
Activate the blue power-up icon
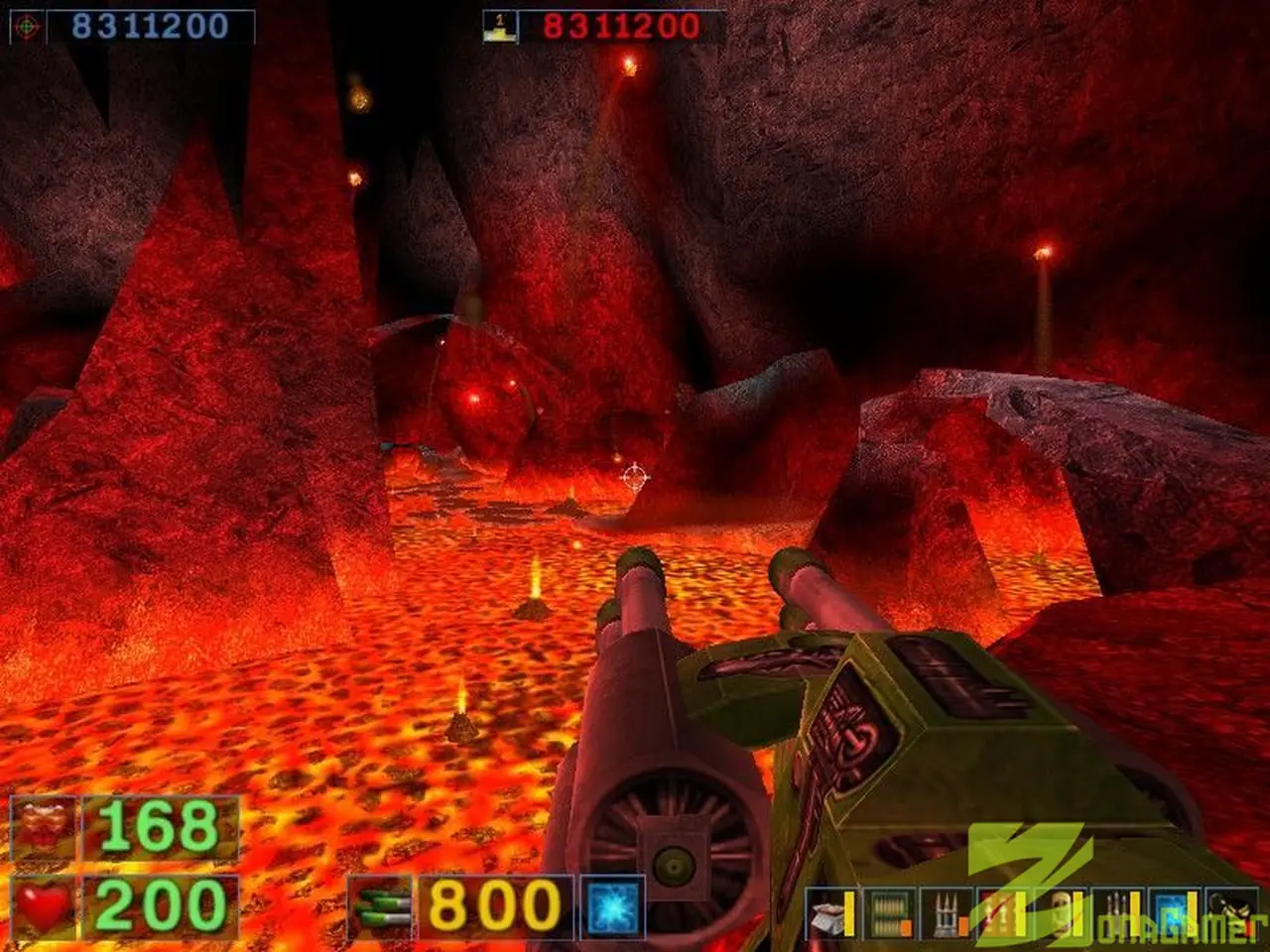pos(612,906)
